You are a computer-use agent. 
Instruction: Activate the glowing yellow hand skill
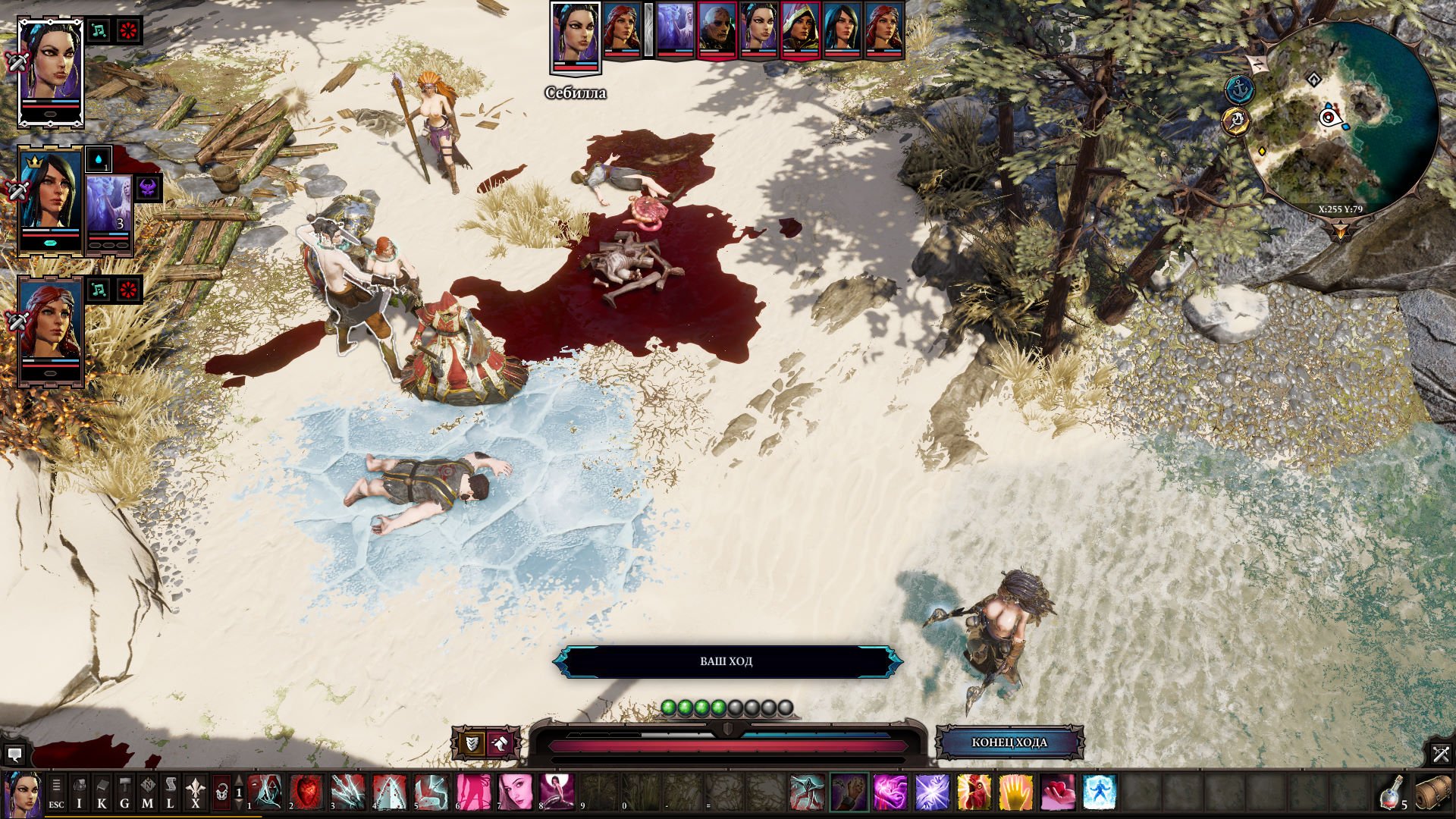[1015, 792]
